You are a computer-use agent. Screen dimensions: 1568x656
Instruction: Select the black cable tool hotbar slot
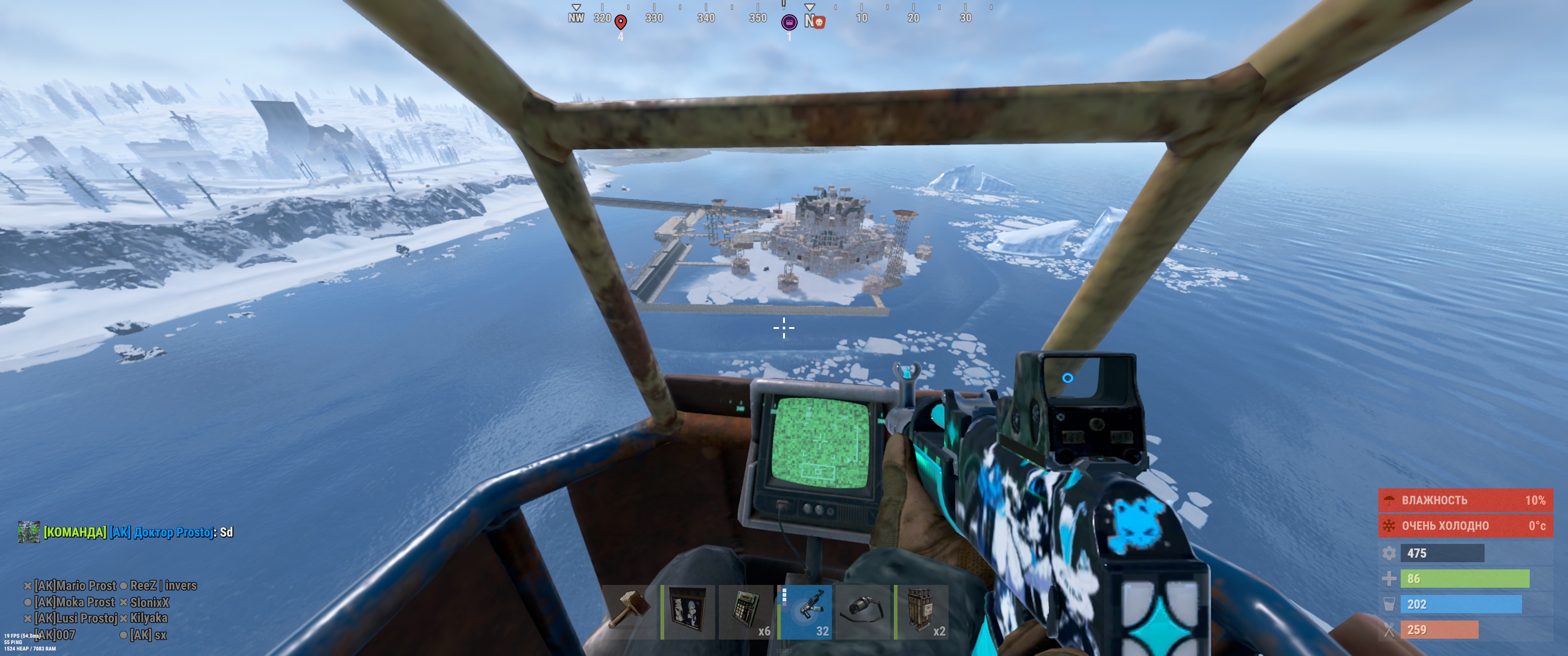pyautogui.click(x=863, y=611)
